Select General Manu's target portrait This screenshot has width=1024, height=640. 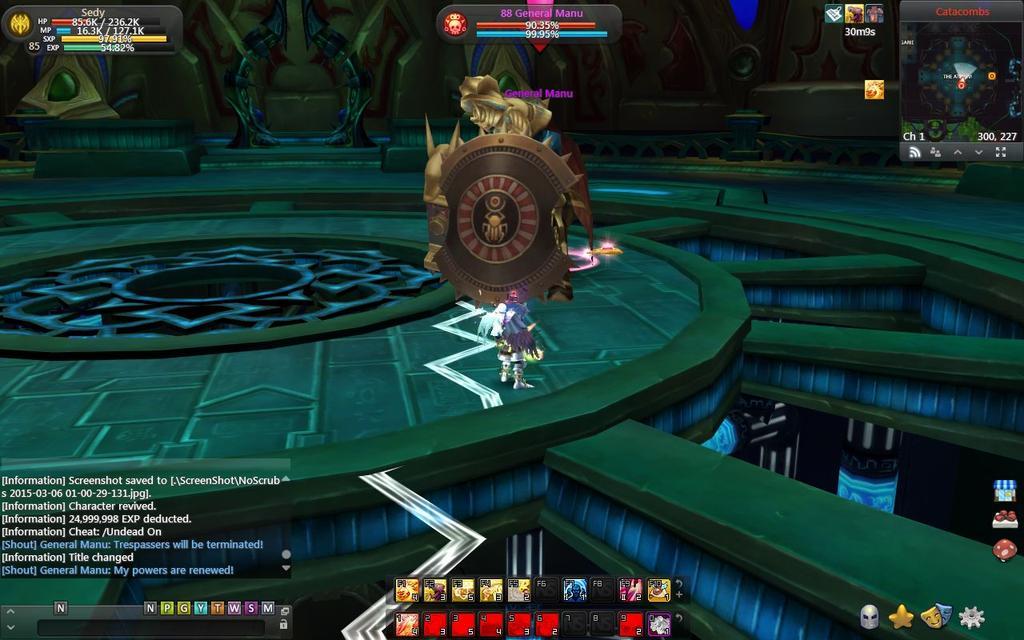455,24
